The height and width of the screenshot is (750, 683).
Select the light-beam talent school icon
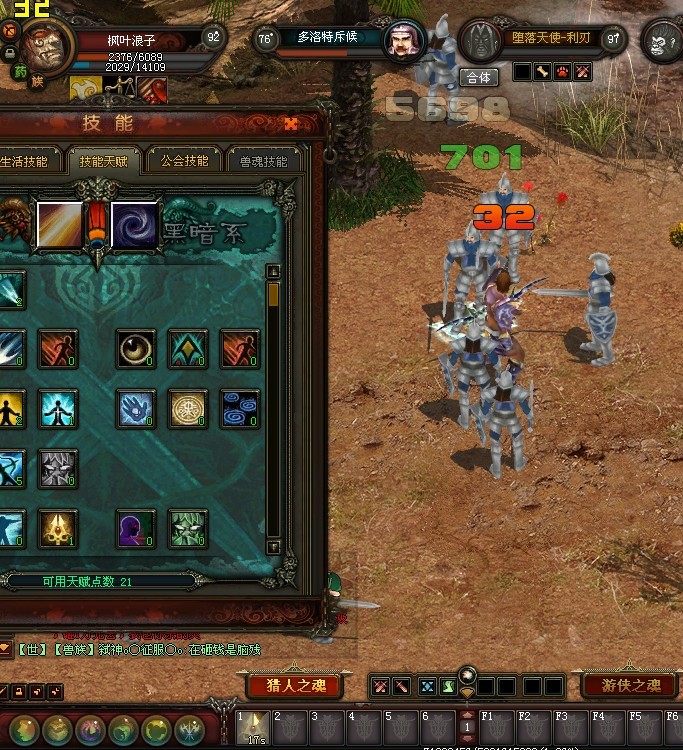click(59, 225)
